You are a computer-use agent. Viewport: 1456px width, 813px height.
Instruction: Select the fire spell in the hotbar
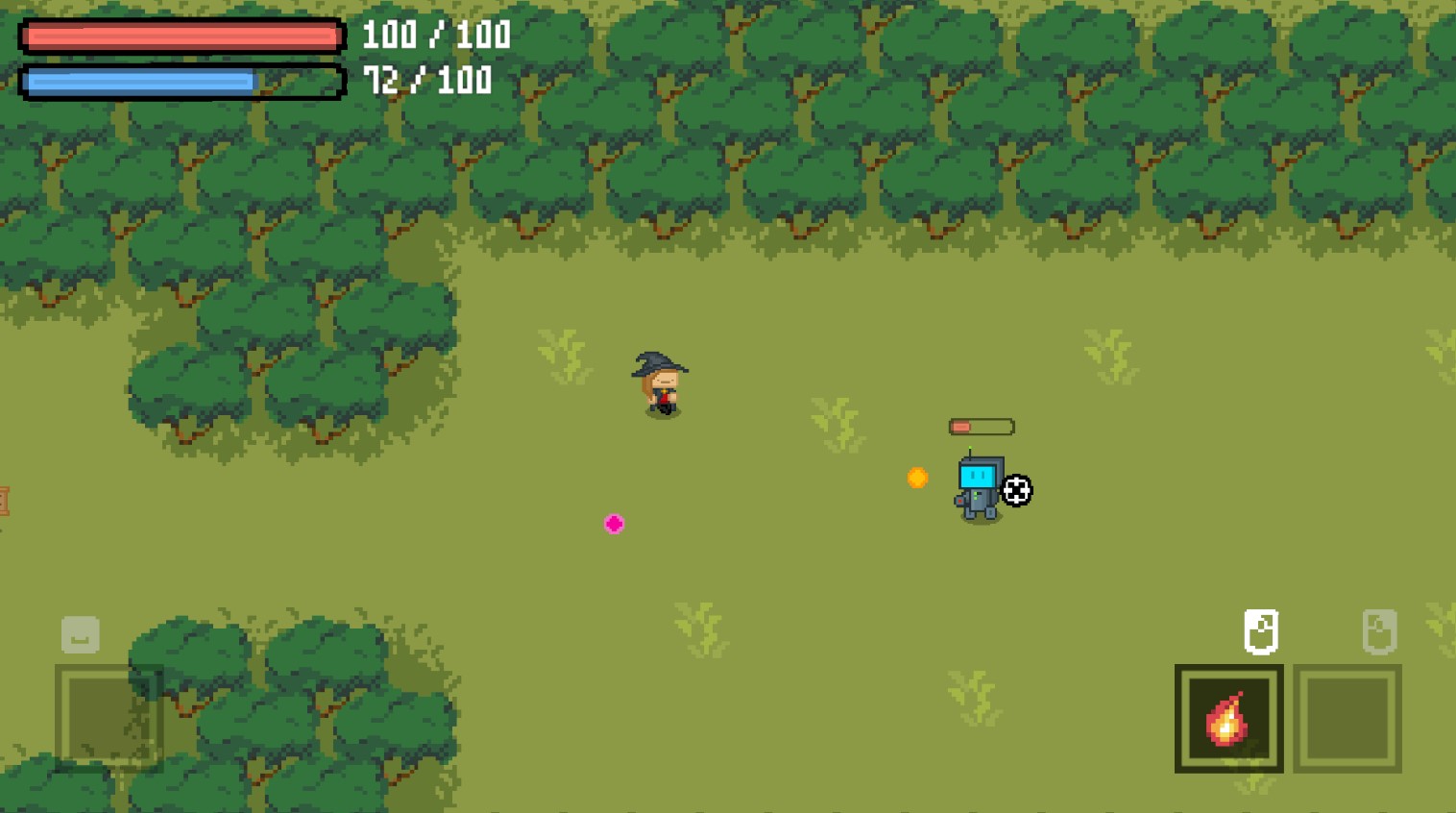pos(1228,718)
